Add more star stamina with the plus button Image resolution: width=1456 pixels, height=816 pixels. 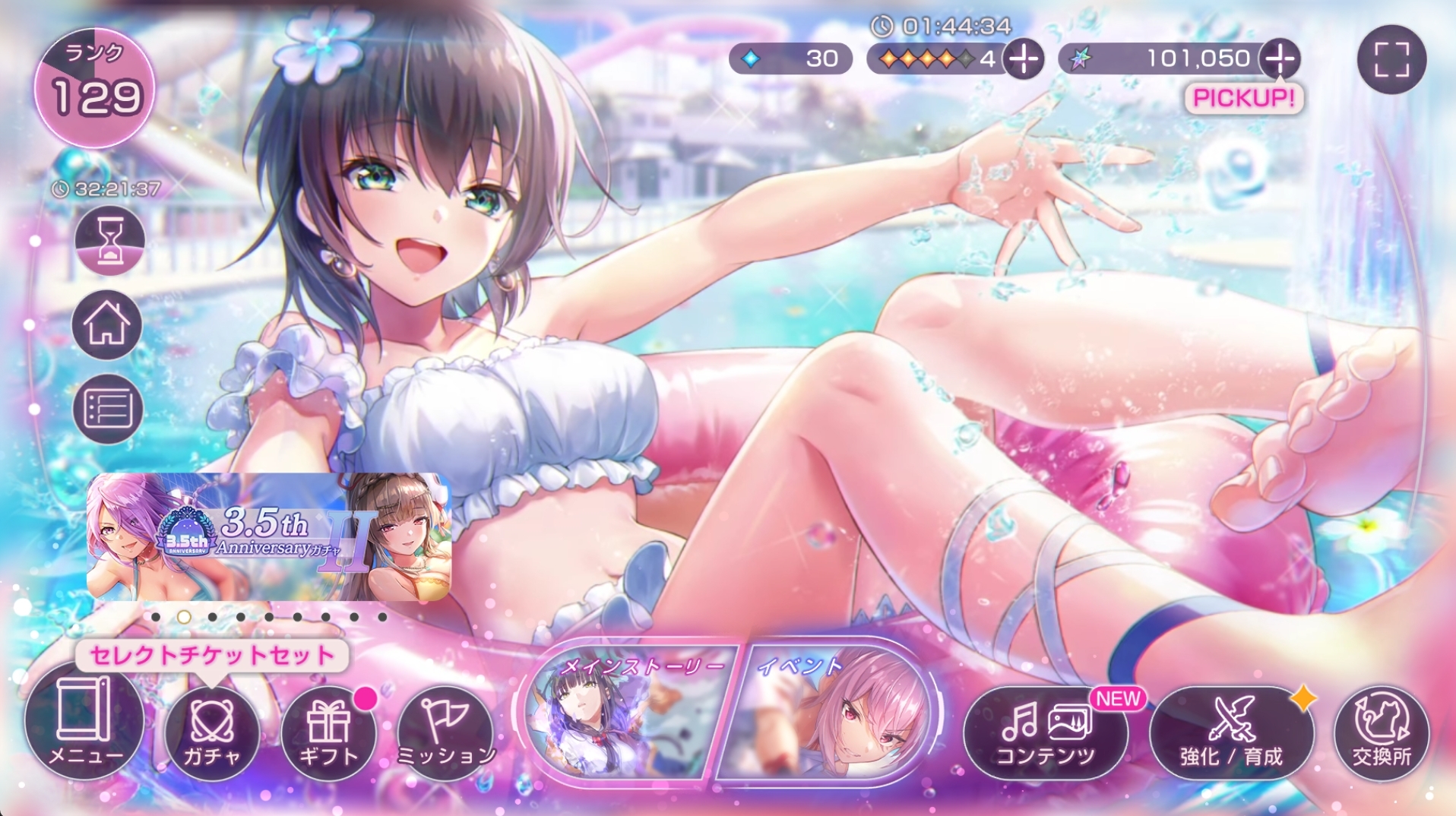[1024, 59]
